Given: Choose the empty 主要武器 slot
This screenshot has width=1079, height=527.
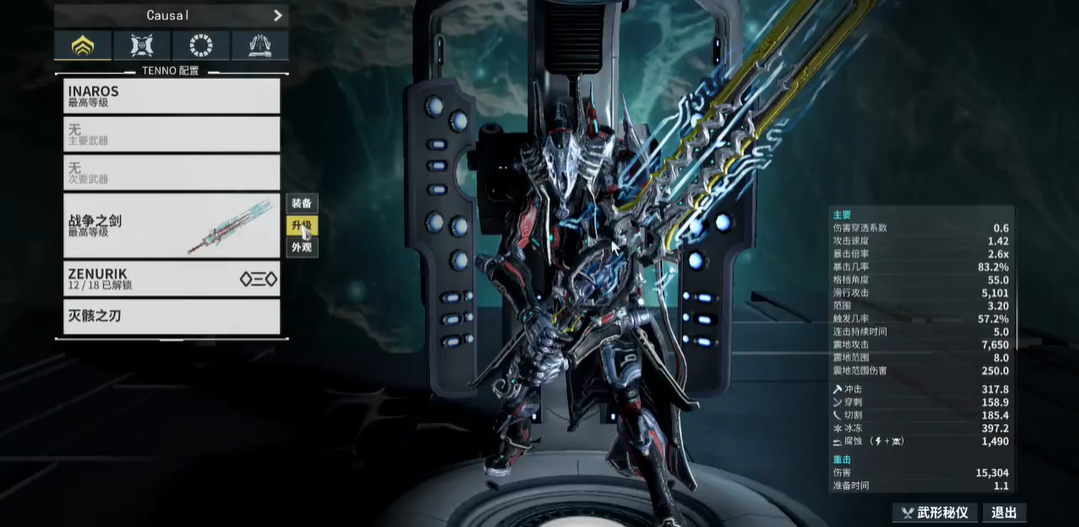Looking at the screenshot, I should point(168,134).
